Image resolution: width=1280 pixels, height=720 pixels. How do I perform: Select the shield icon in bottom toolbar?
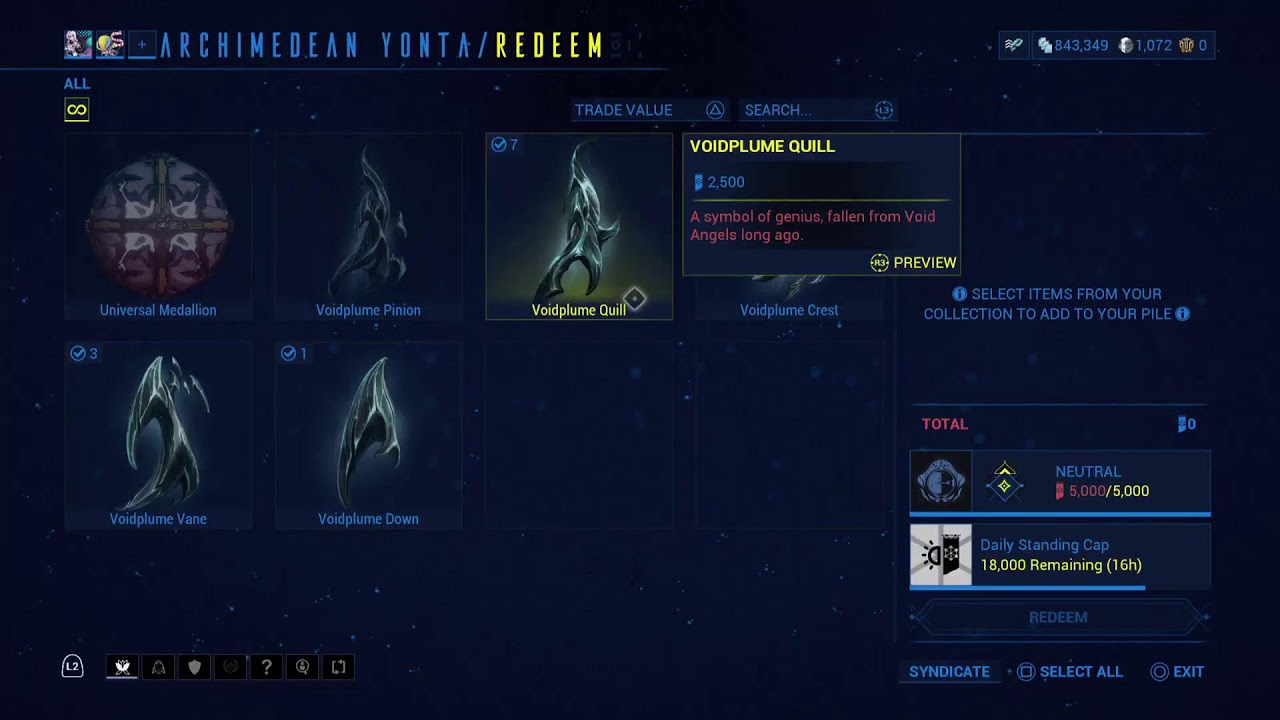pyautogui.click(x=194, y=667)
